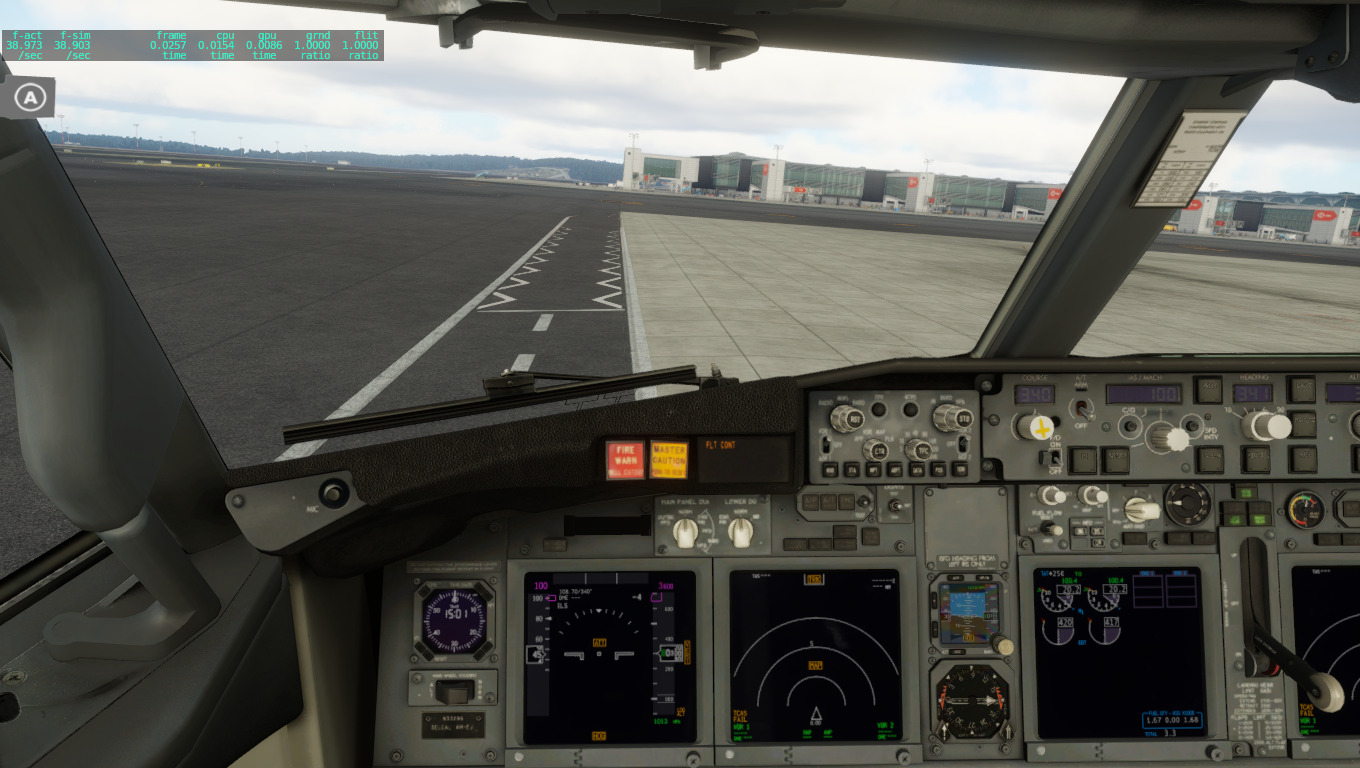Click the EFIS CTR mode selector knob
The image size is (1360, 768).
pyautogui.click(x=873, y=450)
